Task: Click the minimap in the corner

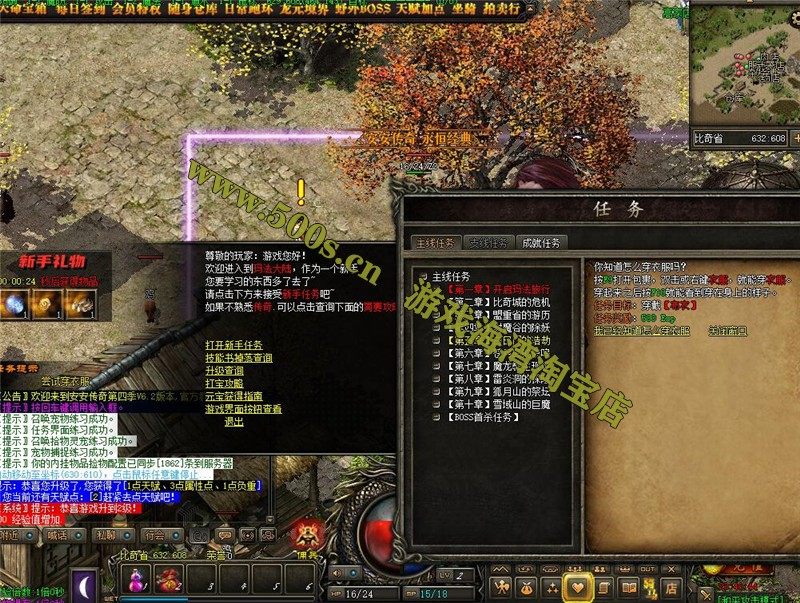Action: click(745, 65)
